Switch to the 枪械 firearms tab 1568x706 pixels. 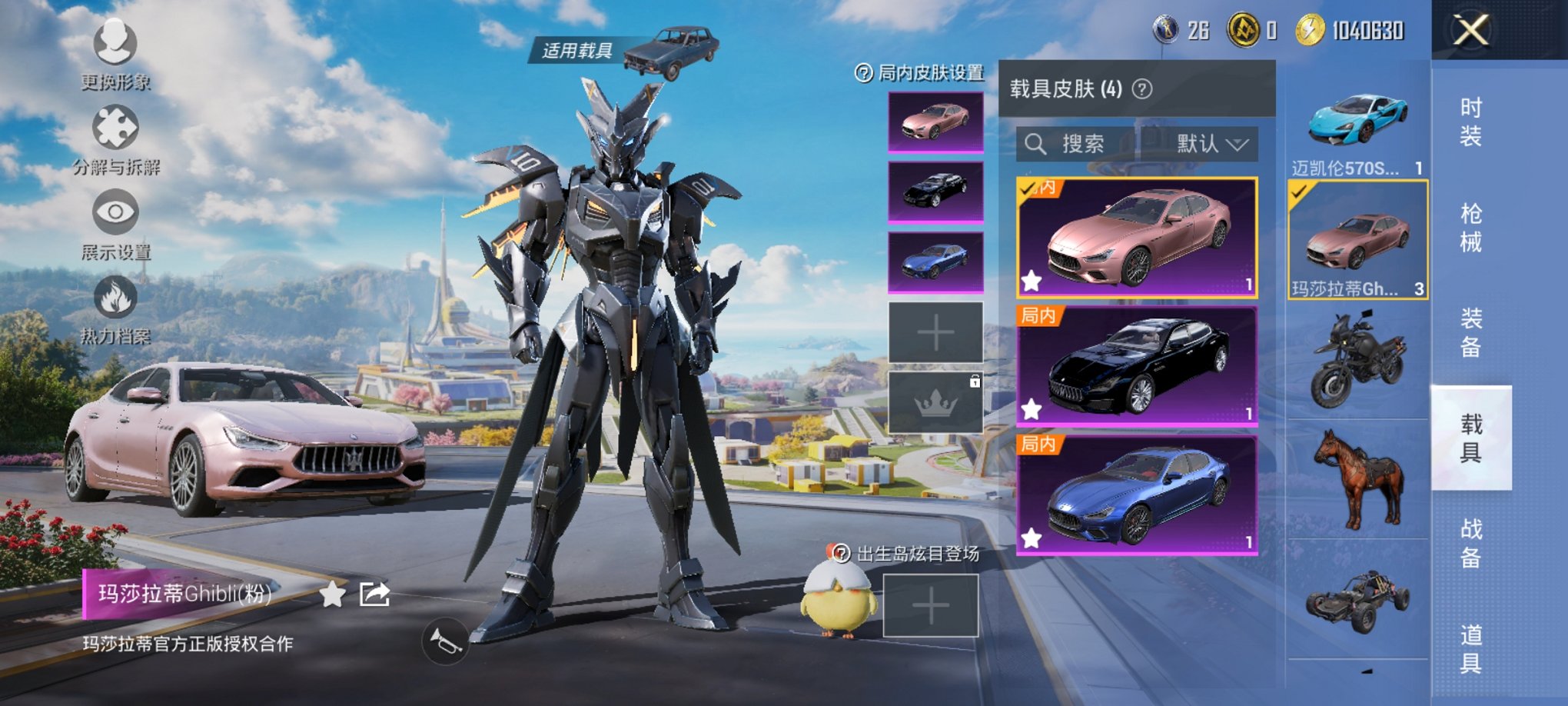pyautogui.click(x=1470, y=228)
